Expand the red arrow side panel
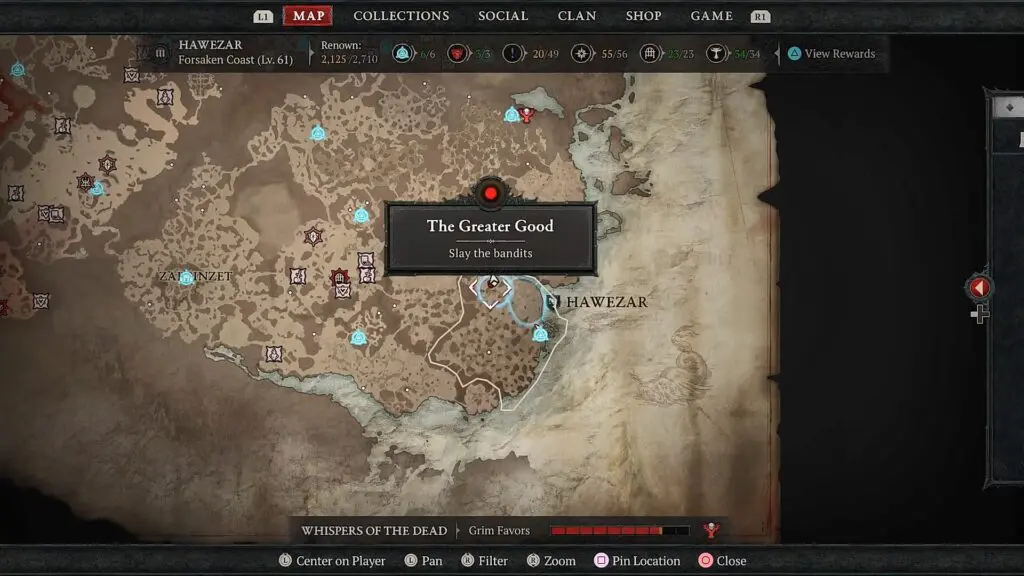 (x=979, y=288)
